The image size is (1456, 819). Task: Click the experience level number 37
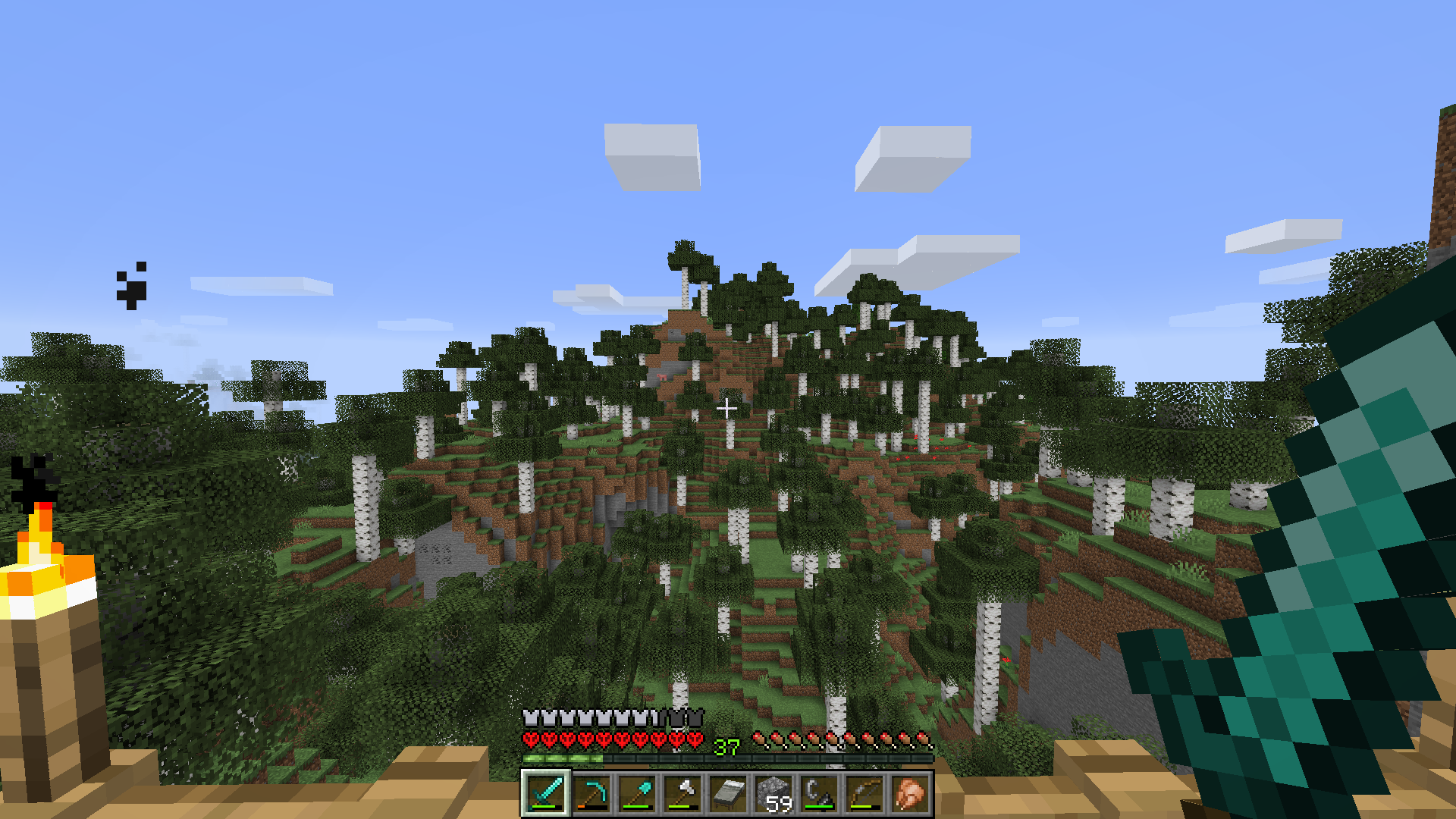[x=726, y=747]
